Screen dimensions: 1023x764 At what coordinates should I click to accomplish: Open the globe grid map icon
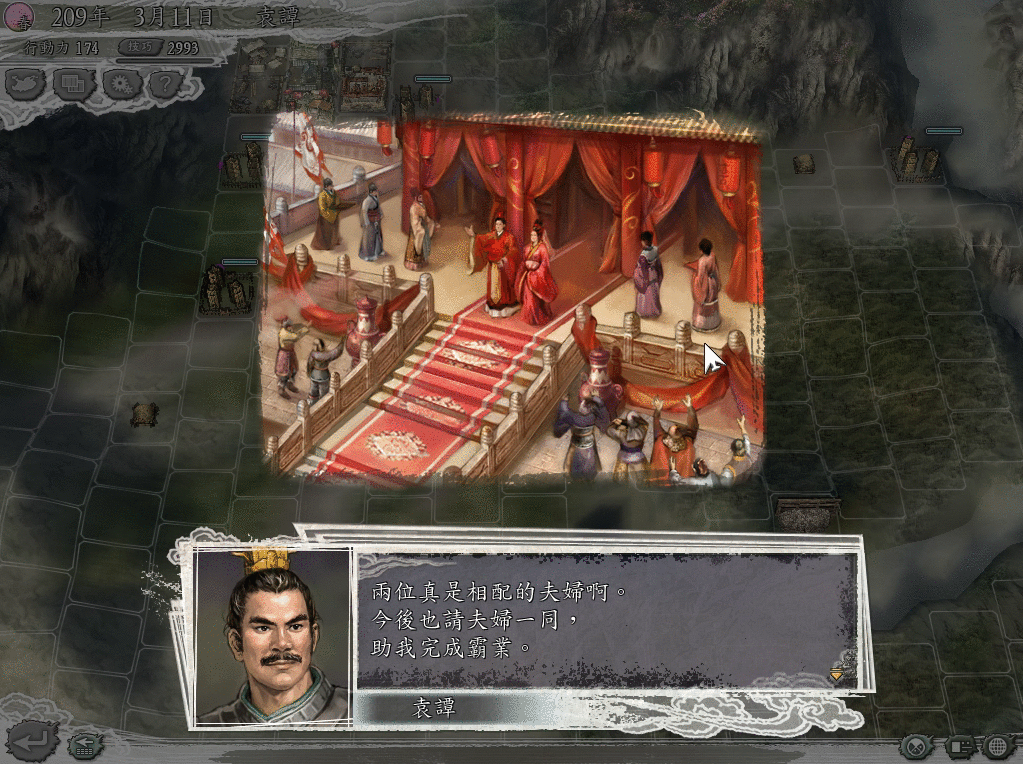pos(997,746)
